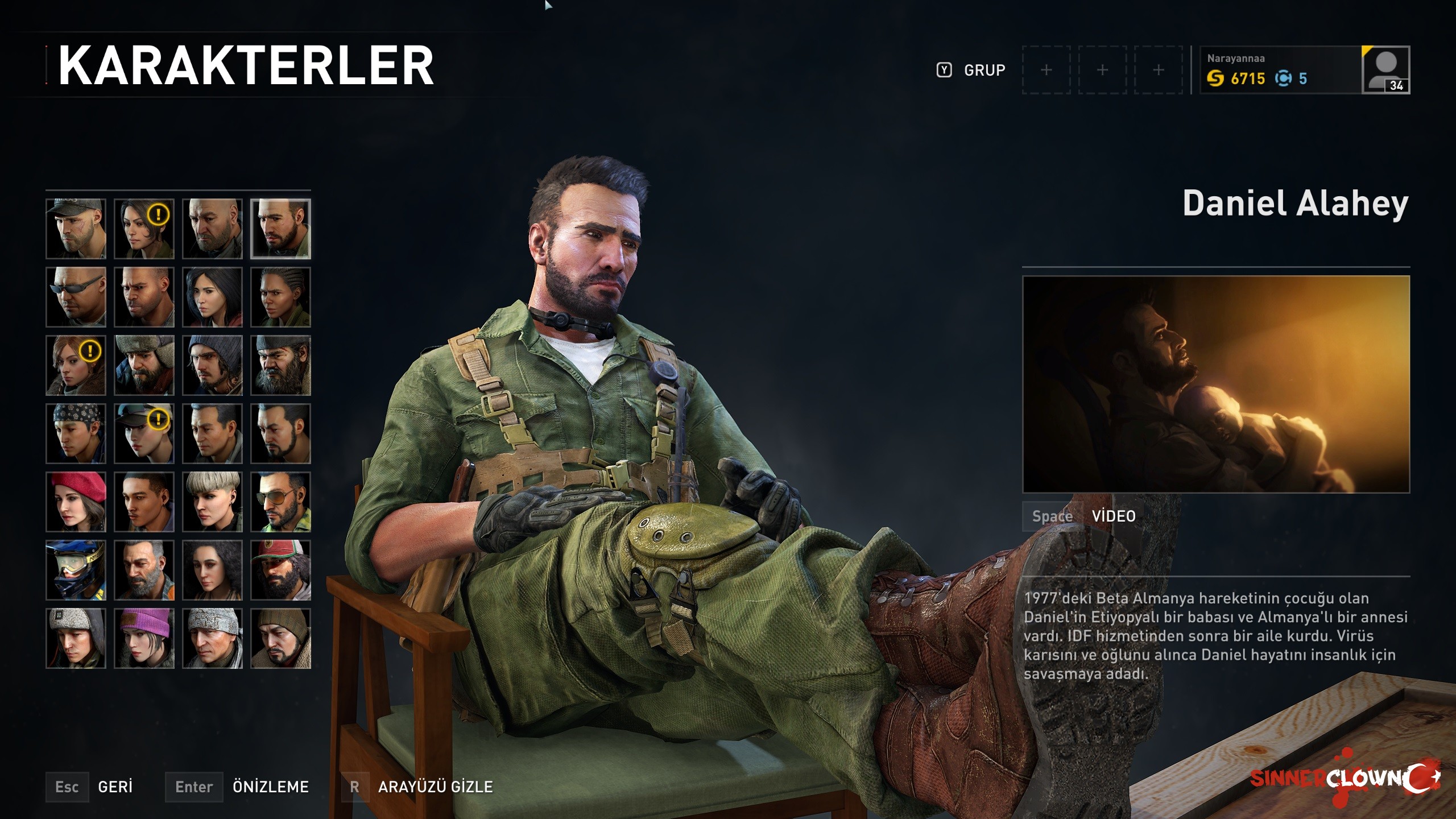Screen dimensions: 1456x819
Task: Select the curly-haired woman portrait
Action: coord(212,570)
